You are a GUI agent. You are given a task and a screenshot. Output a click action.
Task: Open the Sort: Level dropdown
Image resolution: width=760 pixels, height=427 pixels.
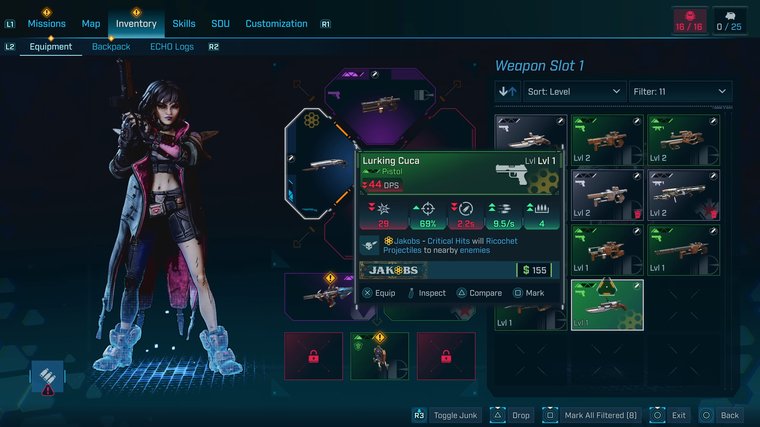click(575, 91)
